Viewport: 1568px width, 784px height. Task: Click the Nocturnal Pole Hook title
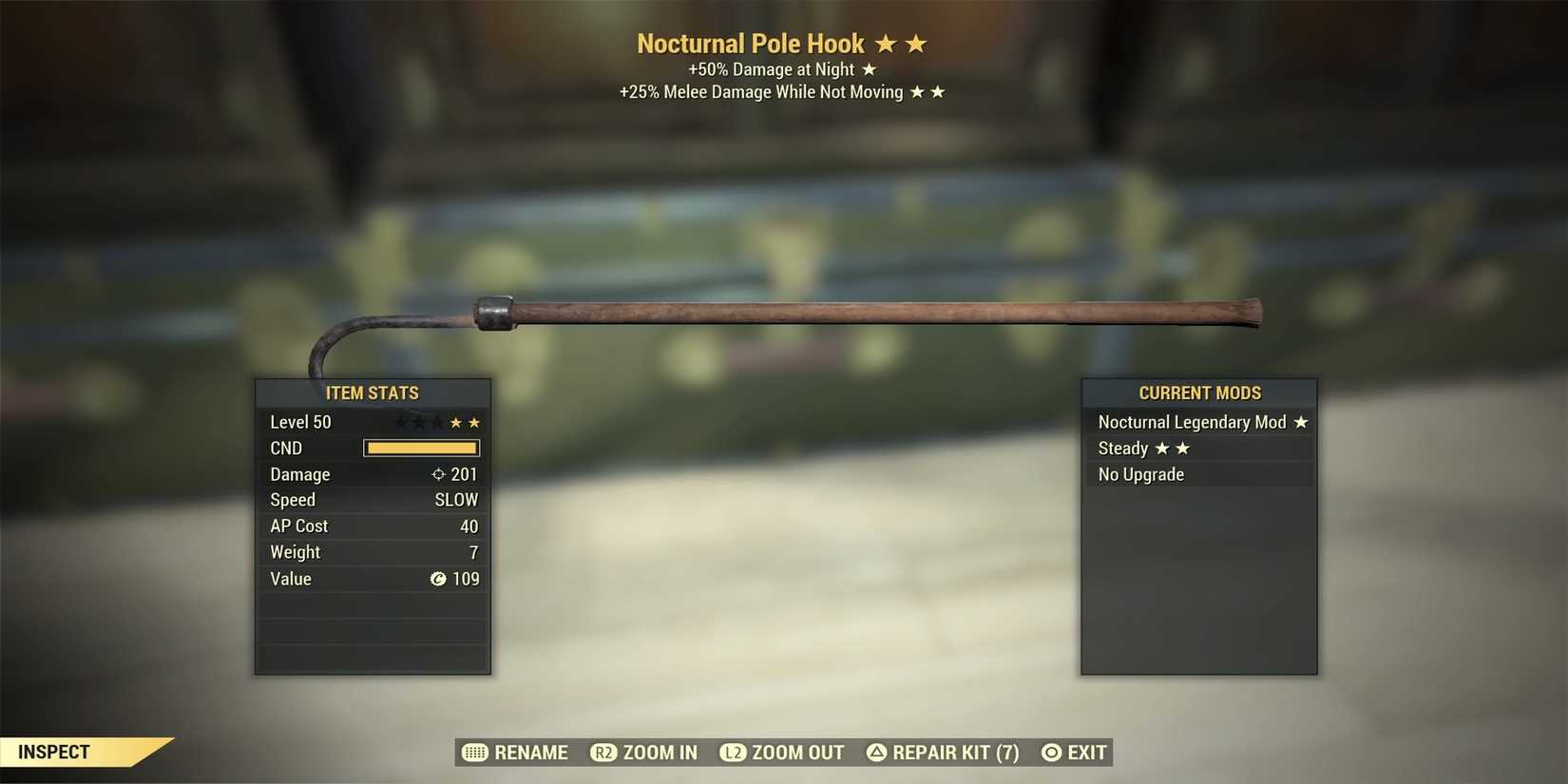[751, 43]
